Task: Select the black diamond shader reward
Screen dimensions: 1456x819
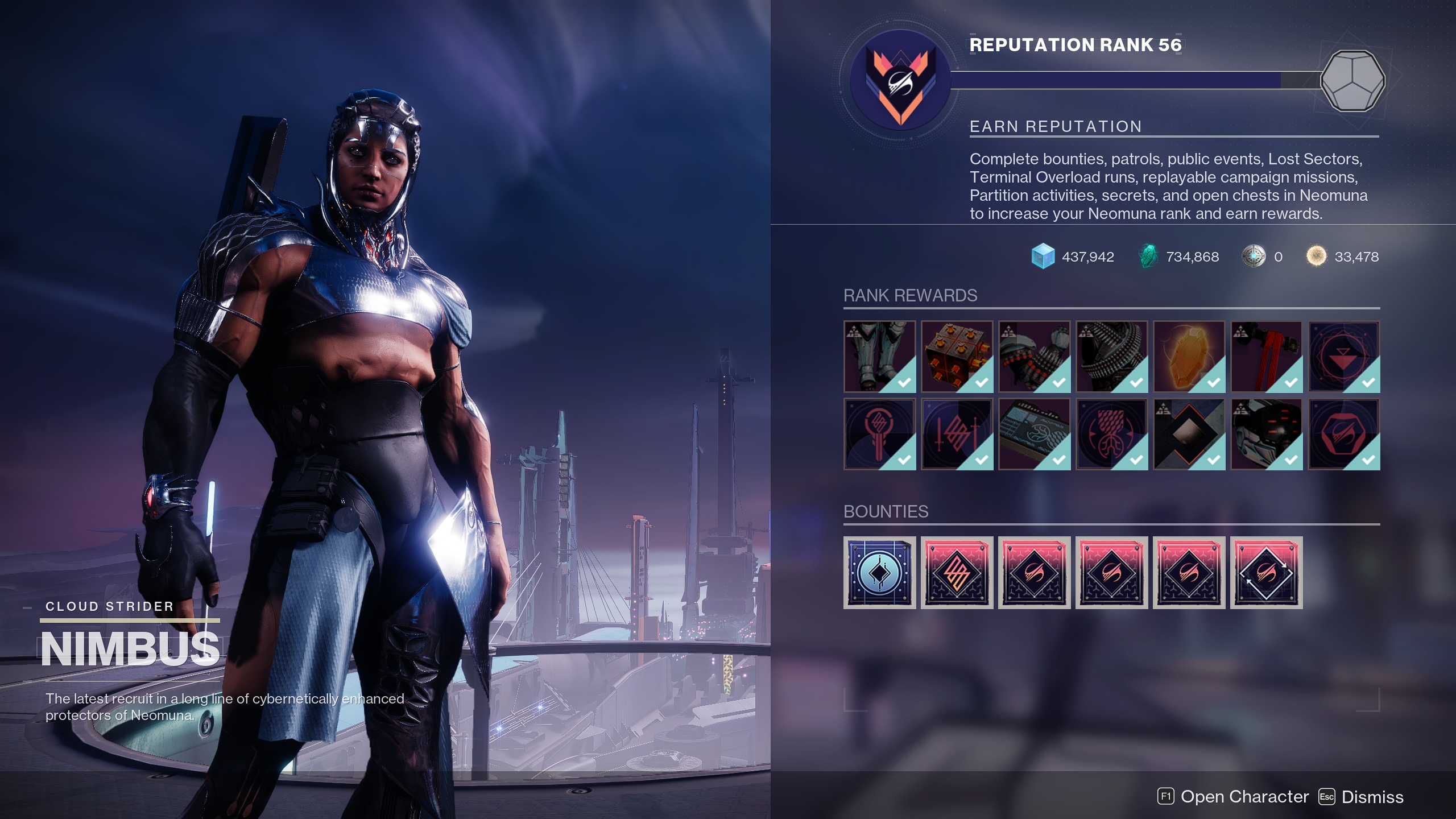Action: pos(1189,434)
